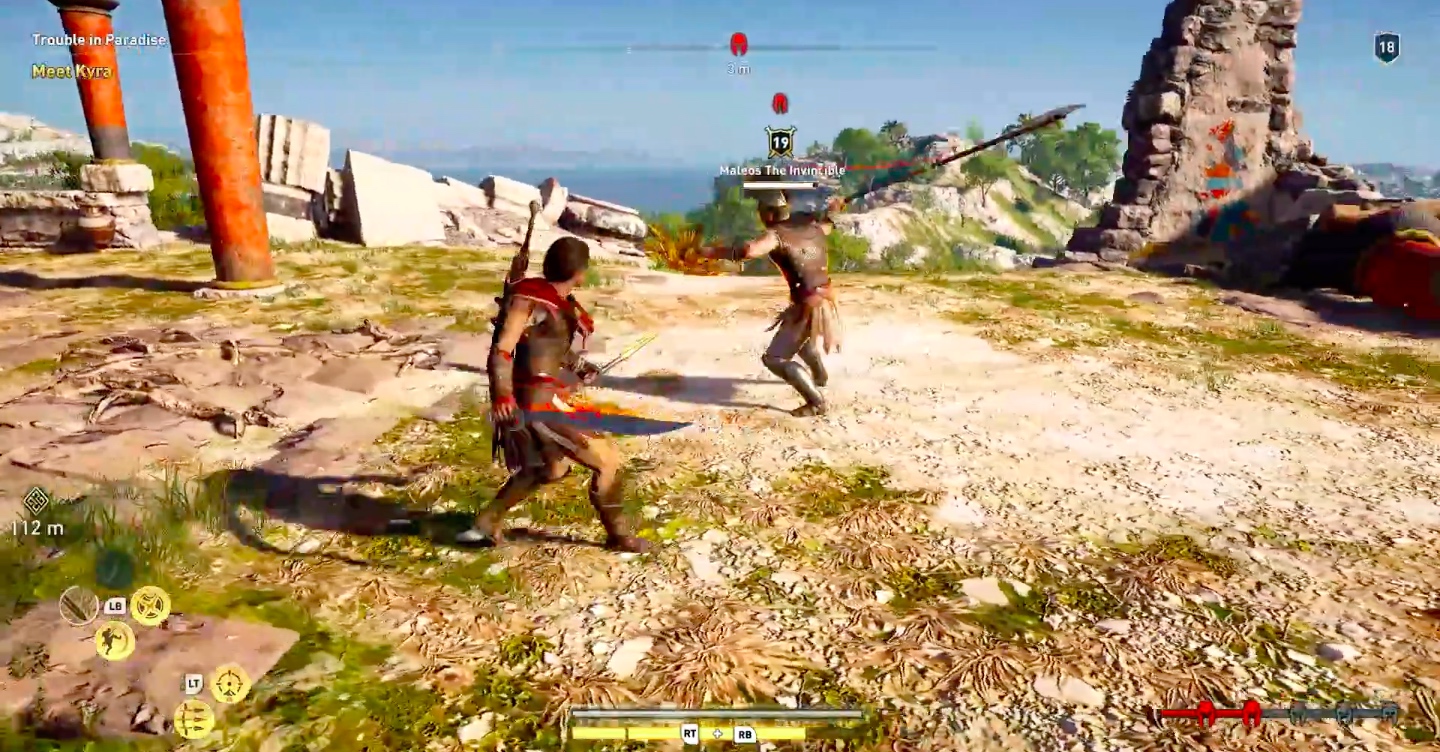
Task: Activate the Spartan Kick ability
Action: click(115, 640)
